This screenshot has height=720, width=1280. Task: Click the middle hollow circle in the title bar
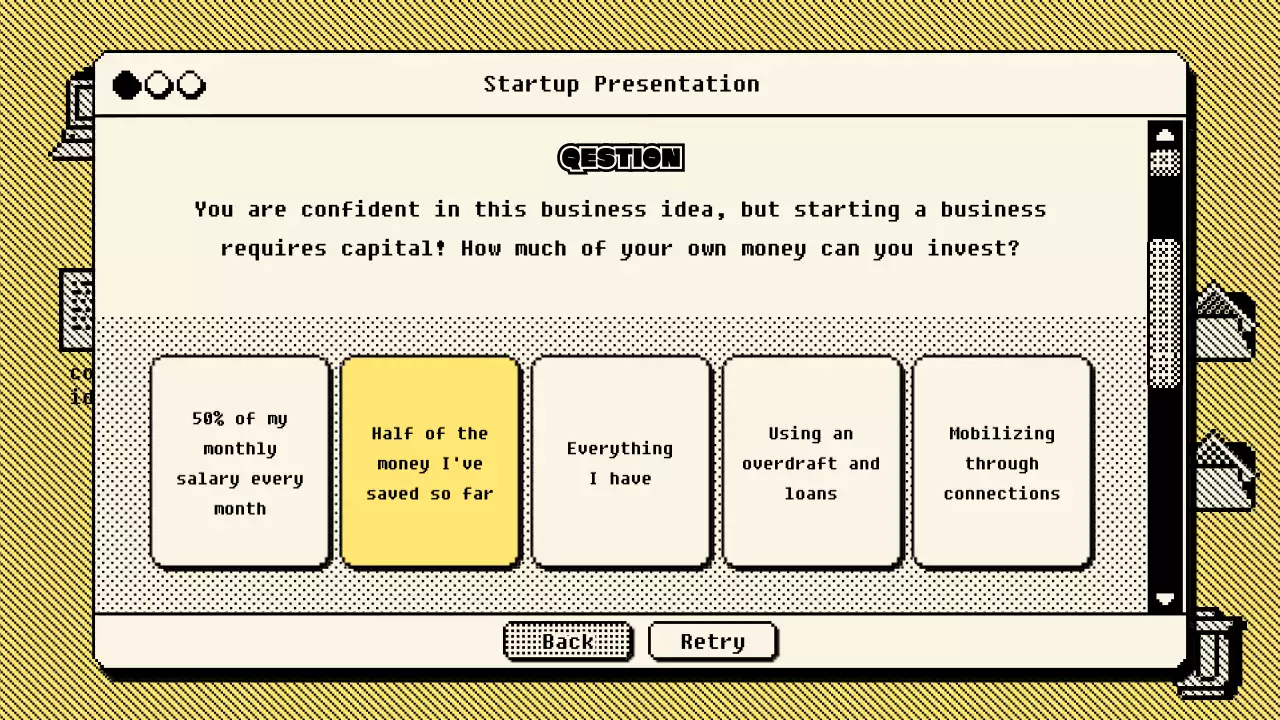(x=158, y=85)
